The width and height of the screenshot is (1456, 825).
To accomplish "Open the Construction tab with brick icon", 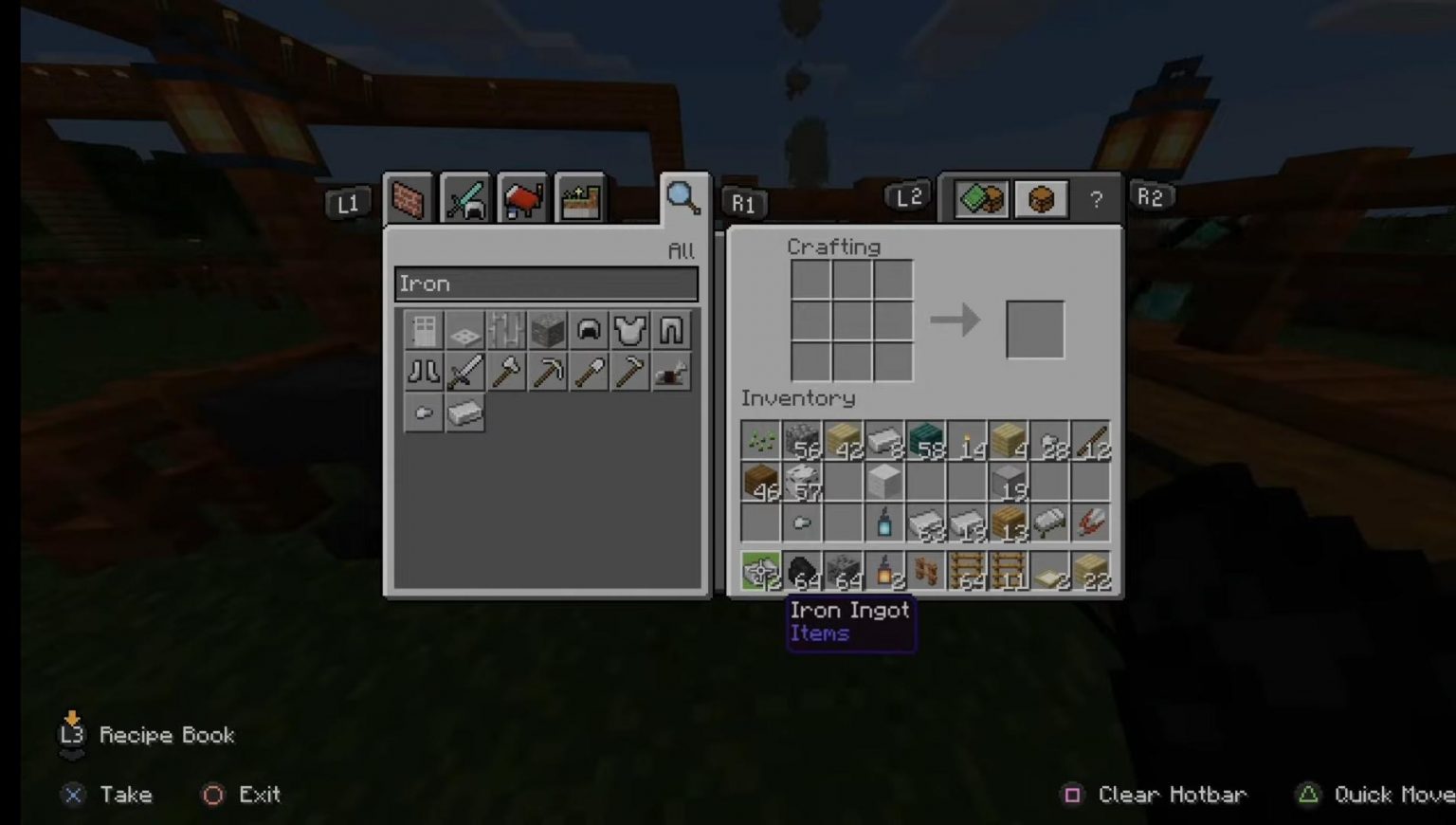I will 409,197.
